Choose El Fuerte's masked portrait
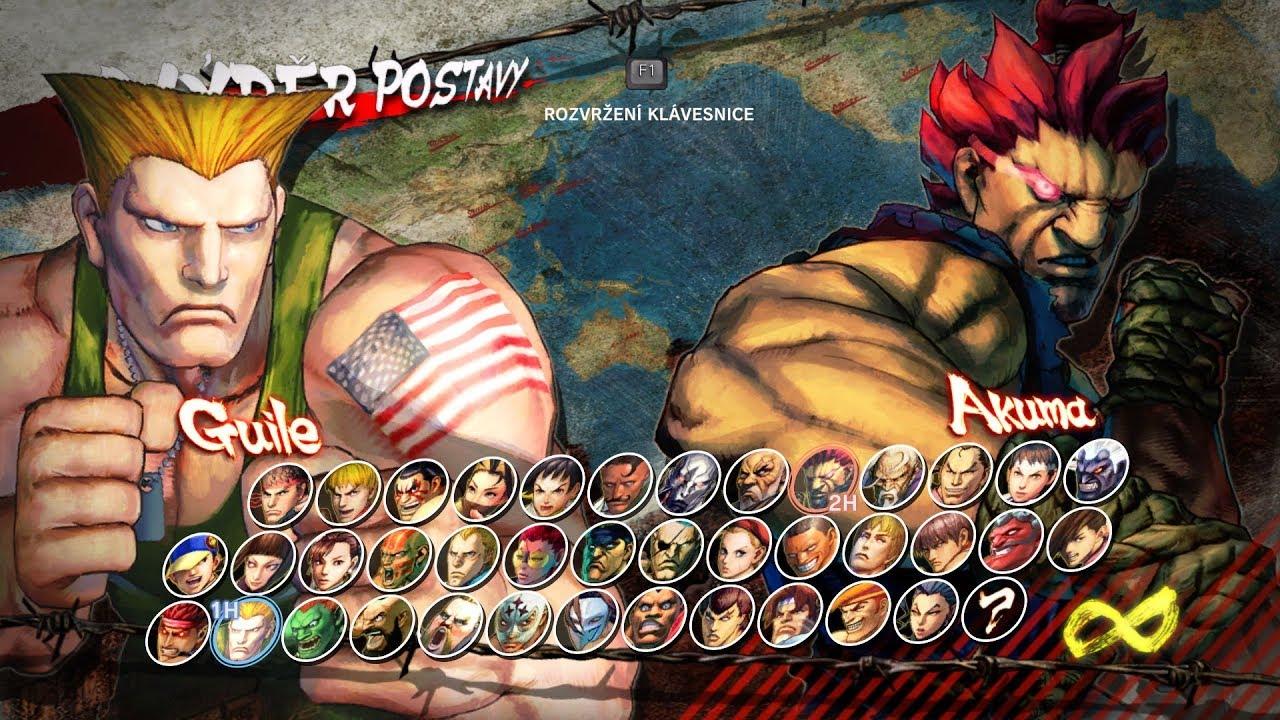Image resolution: width=1280 pixels, height=720 pixels. [x=518, y=622]
